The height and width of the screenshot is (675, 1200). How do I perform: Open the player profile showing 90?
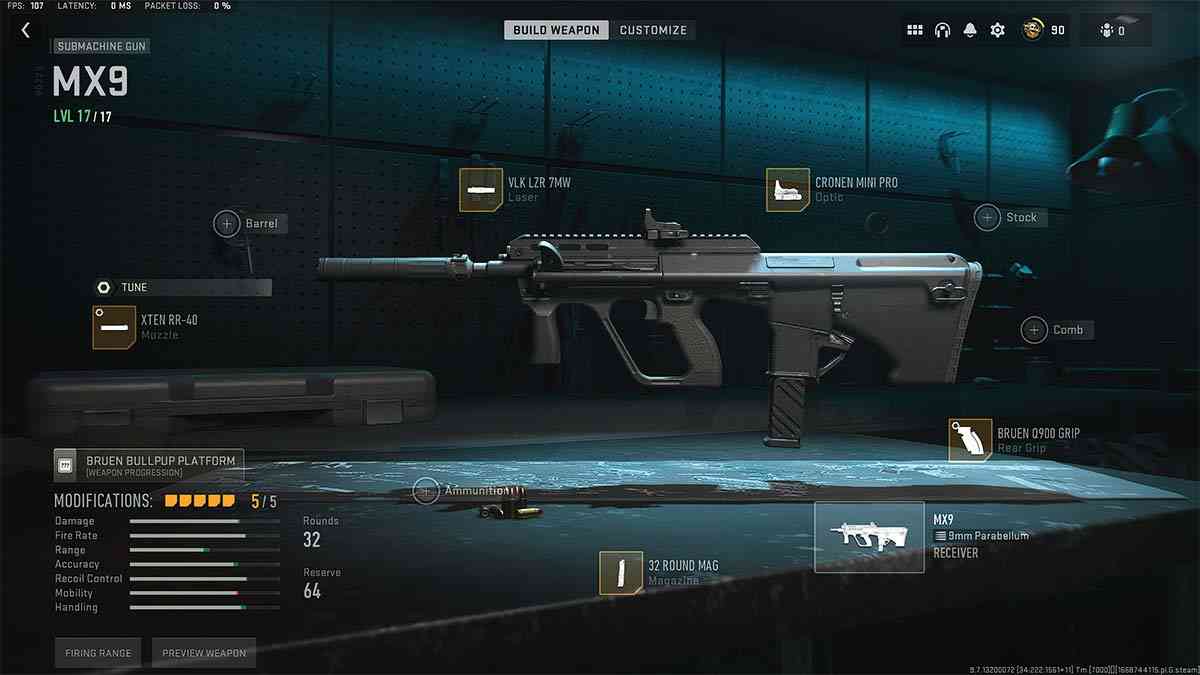tap(1043, 31)
